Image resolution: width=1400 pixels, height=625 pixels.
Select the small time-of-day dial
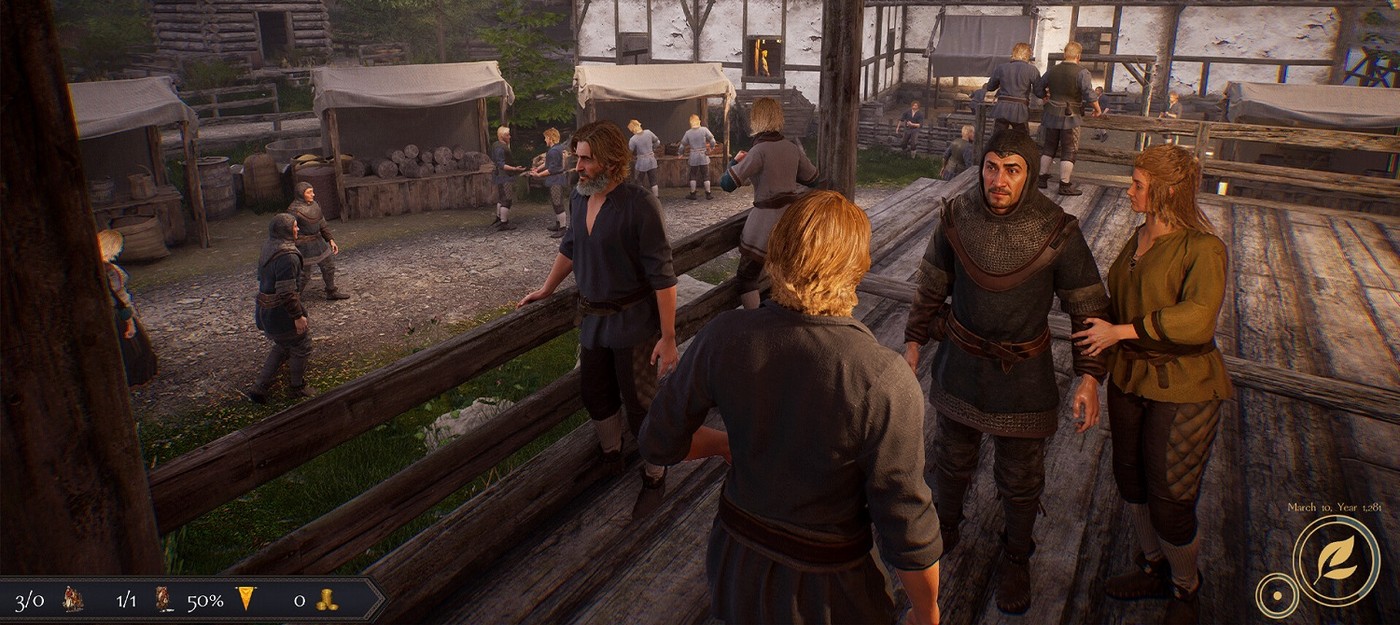[x=1276, y=595]
